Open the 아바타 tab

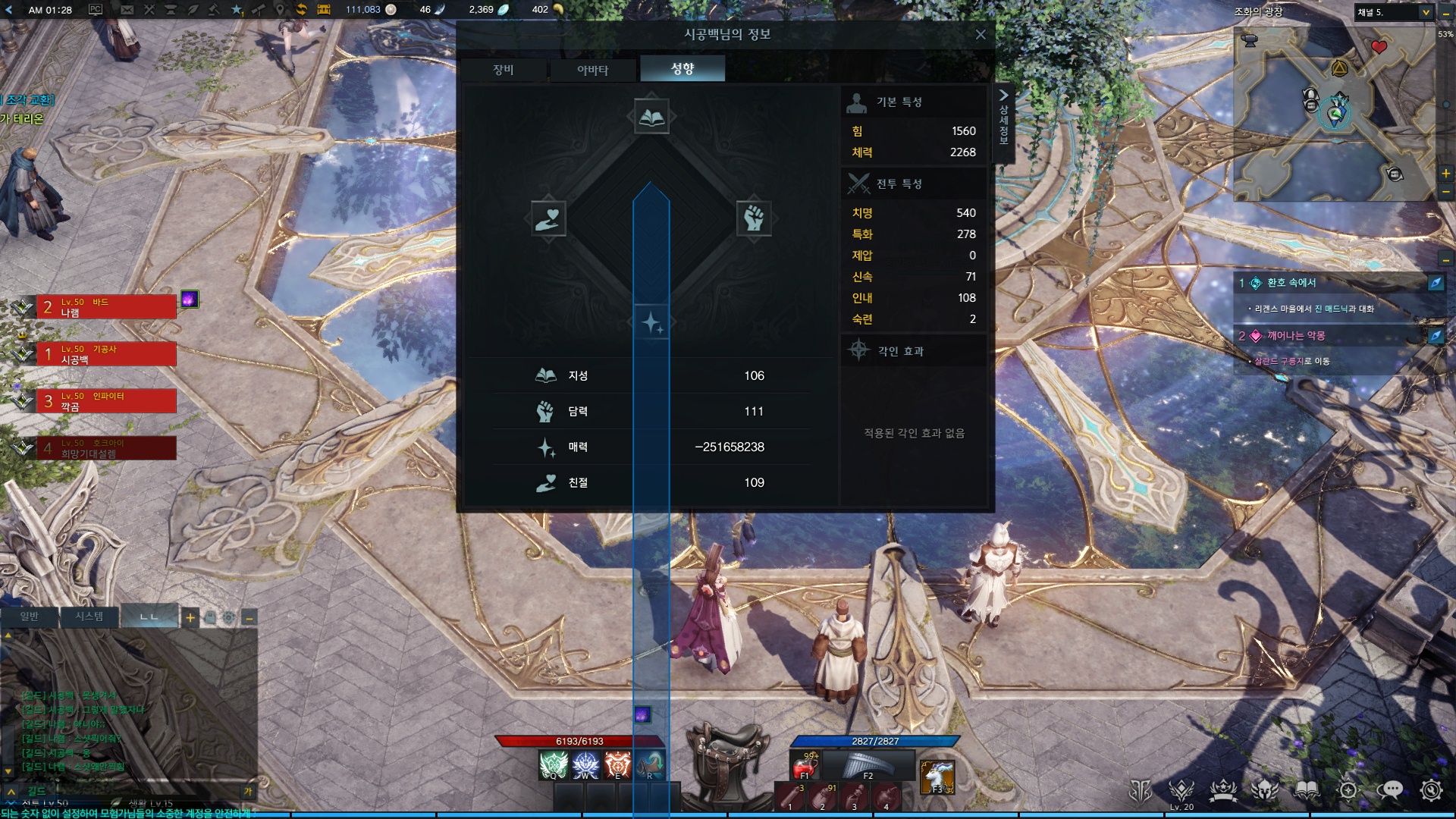point(592,70)
